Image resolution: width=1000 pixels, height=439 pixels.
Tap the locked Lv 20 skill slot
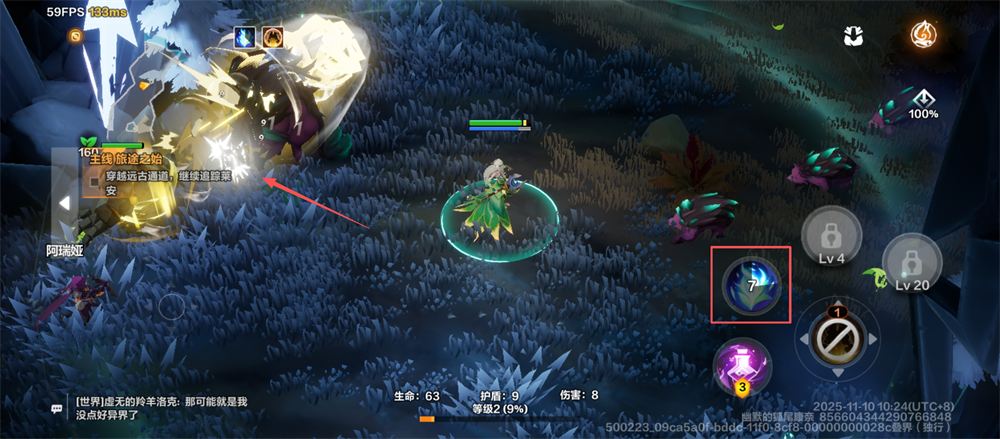coord(913,264)
